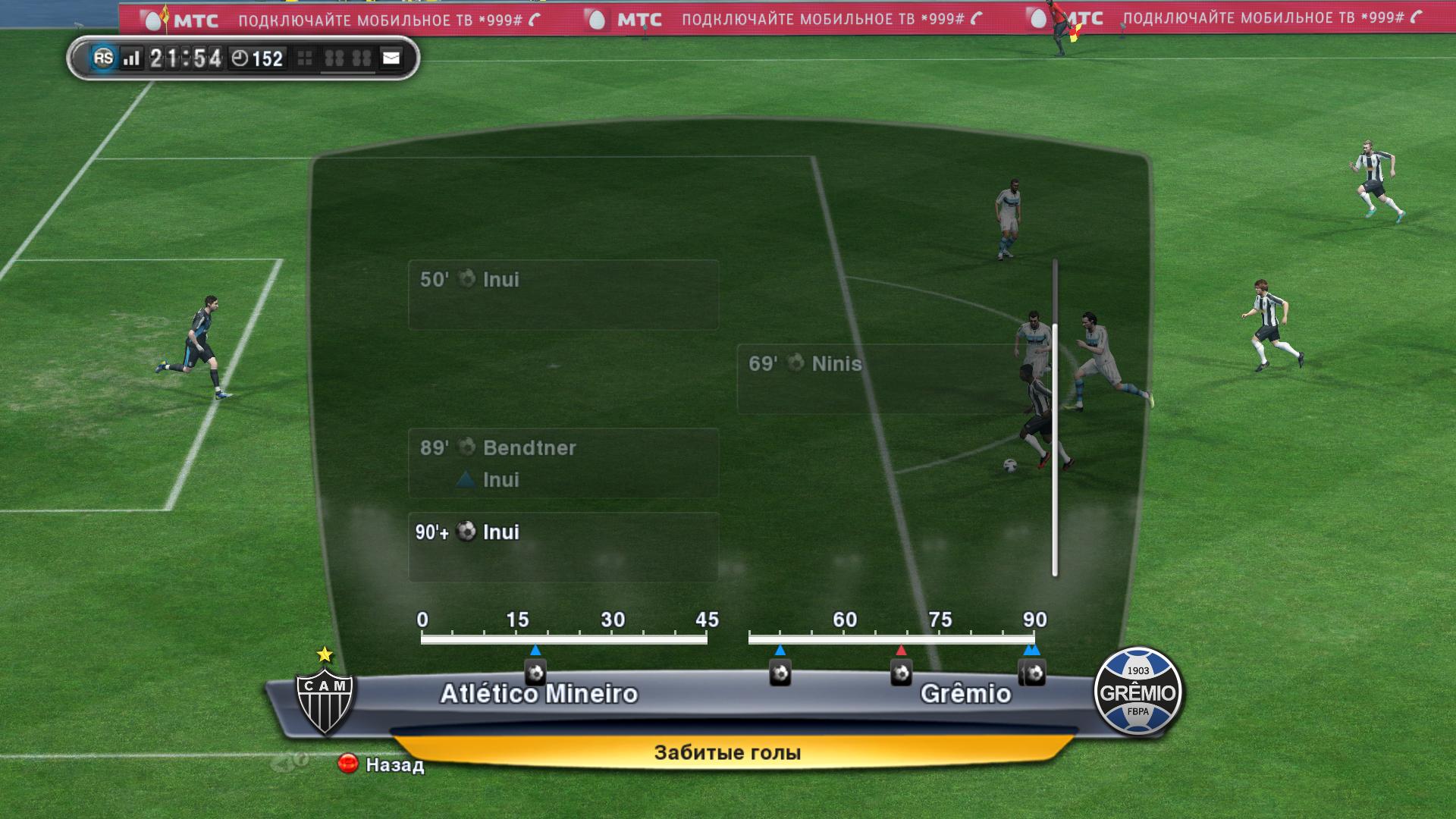Select the first-half goal ball on the timeline
Screen dimensions: 1456x819
click(x=535, y=673)
